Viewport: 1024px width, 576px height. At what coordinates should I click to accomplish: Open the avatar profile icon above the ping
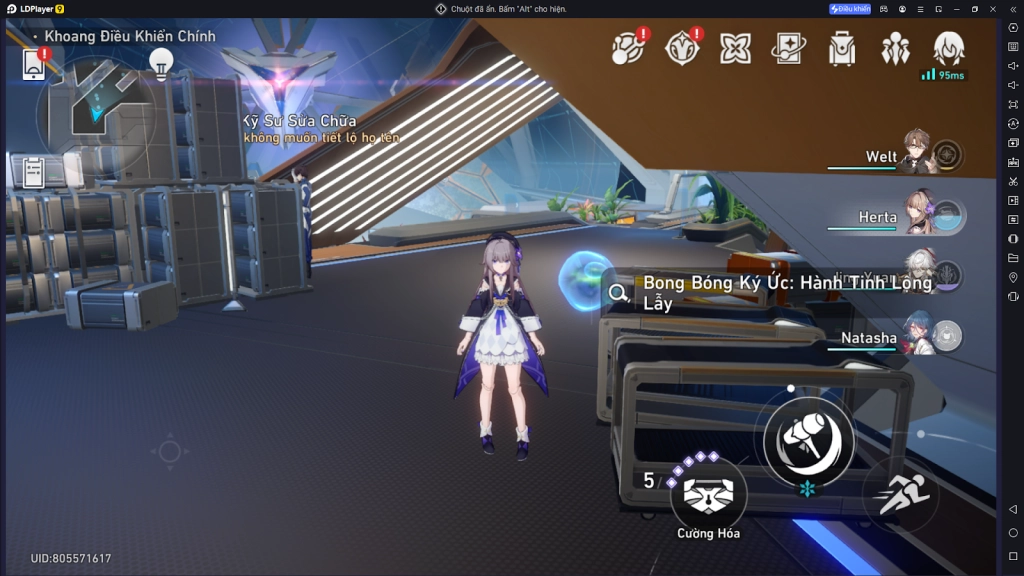pyautogui.click(x=948, y=47)
